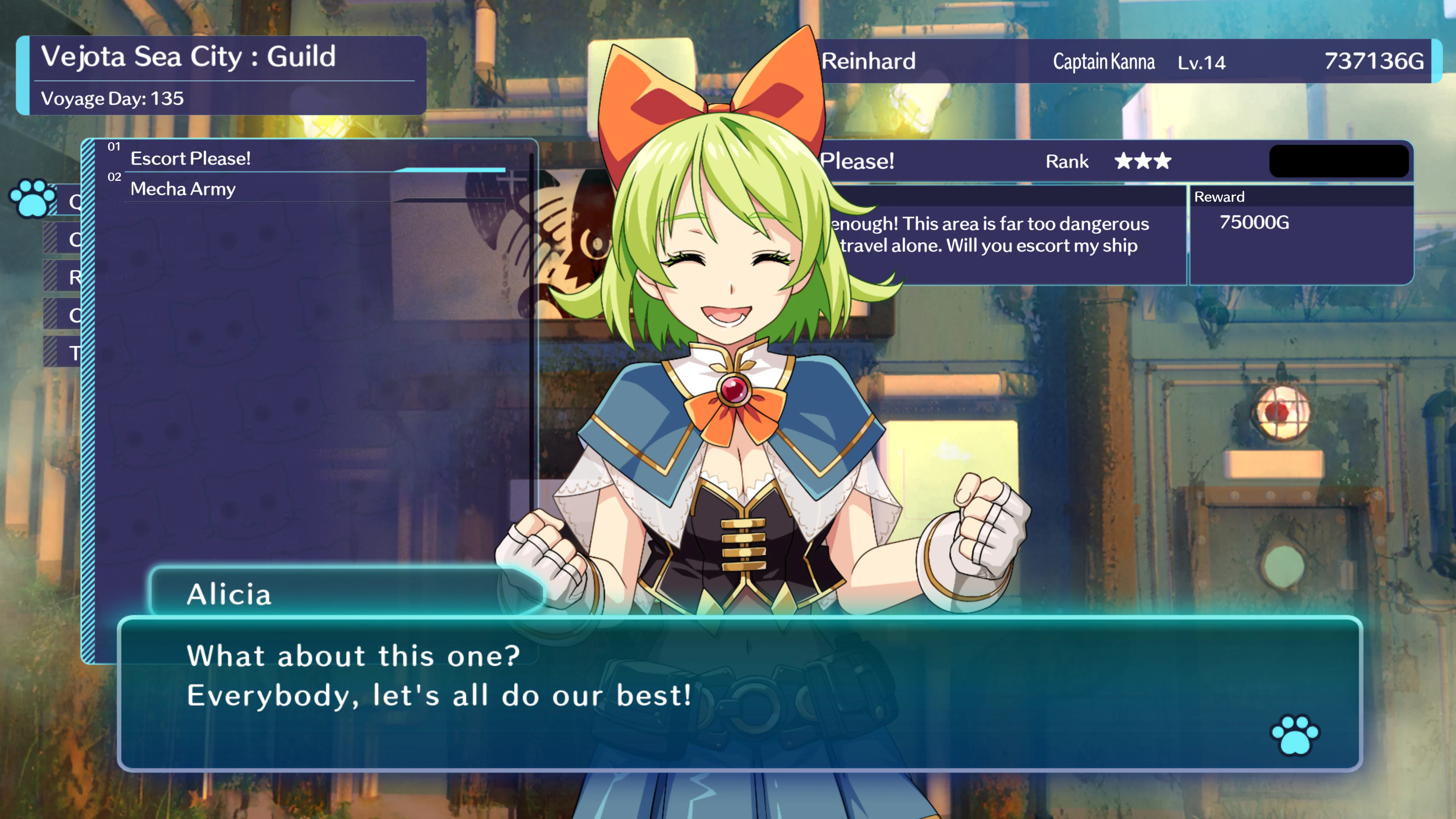The height and width of the screenshot is (819, 1456).
Task: Click the Captain Kanna status icon area
Action: click(x=1103, y=62)
